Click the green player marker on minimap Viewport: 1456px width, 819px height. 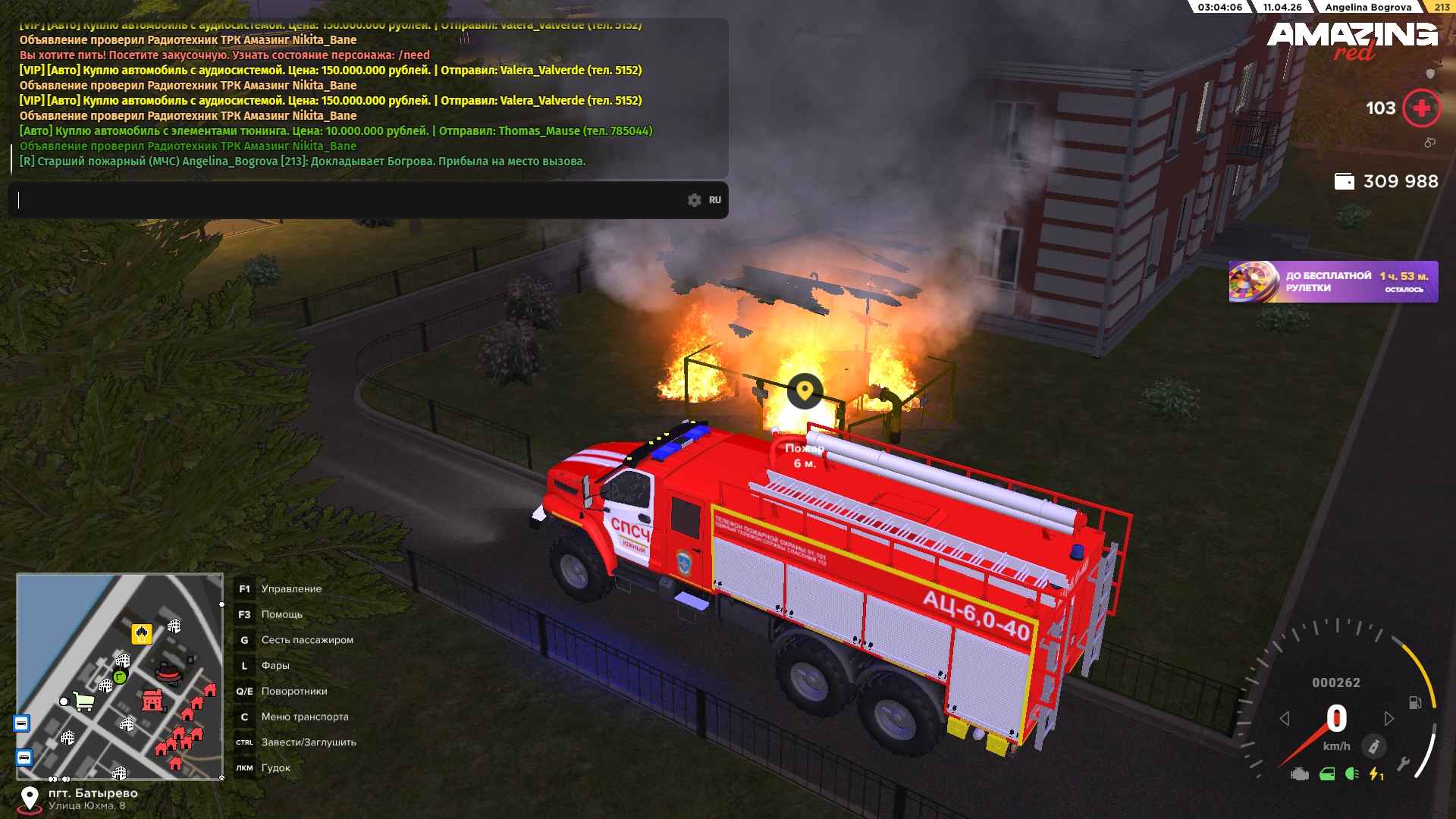[120, 676]
